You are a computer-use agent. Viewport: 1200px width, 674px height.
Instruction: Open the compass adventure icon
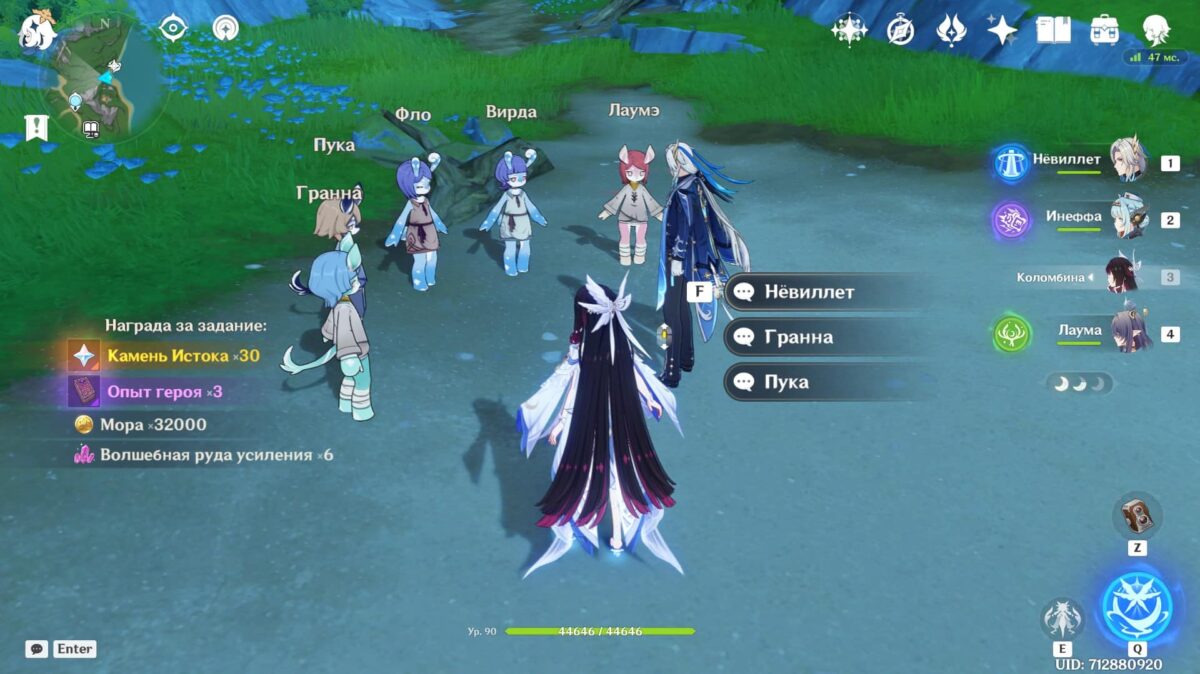pos(901,31)
